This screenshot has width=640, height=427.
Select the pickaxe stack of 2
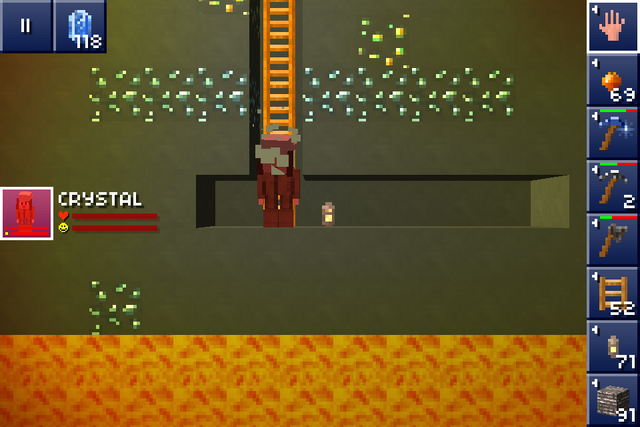coord(612,186)
